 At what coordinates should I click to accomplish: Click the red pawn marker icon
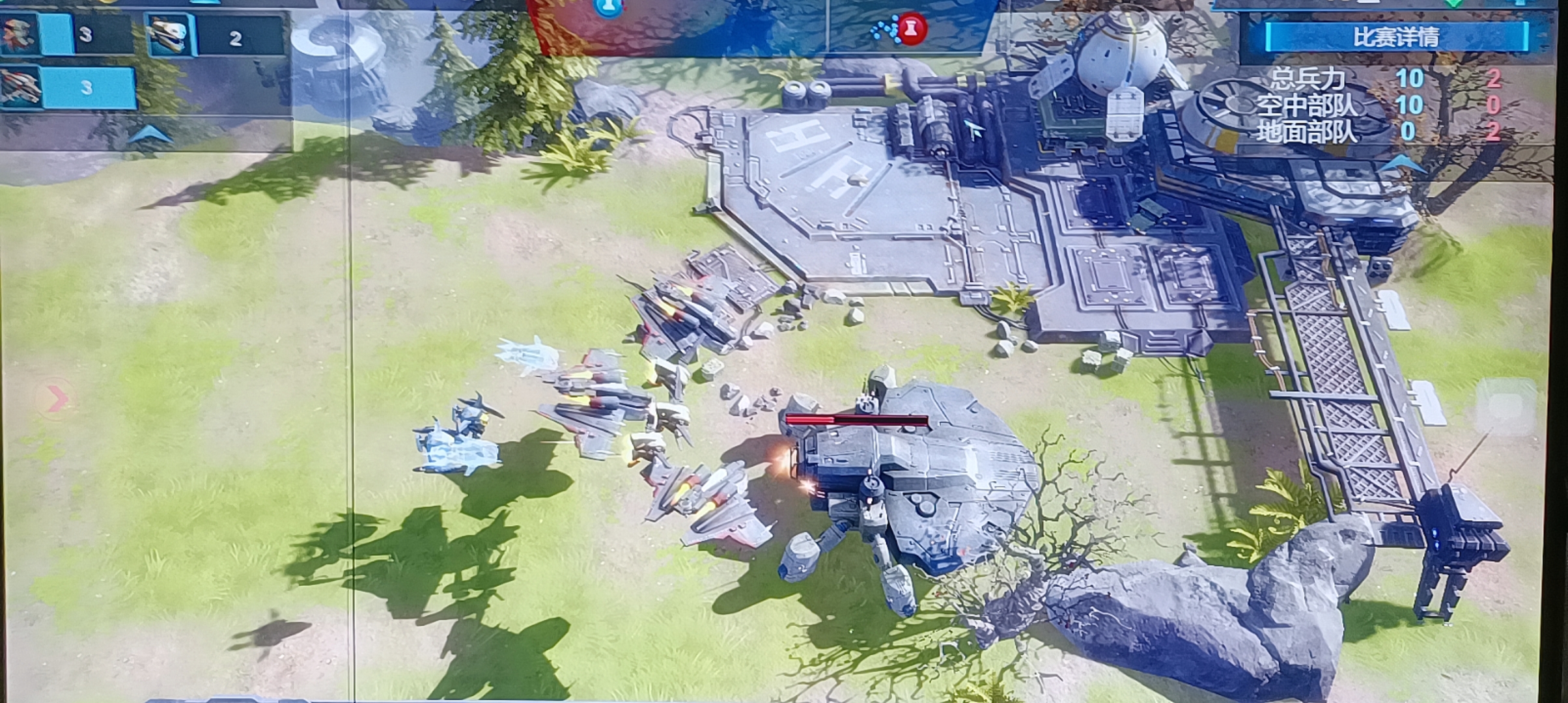[912, 29]
